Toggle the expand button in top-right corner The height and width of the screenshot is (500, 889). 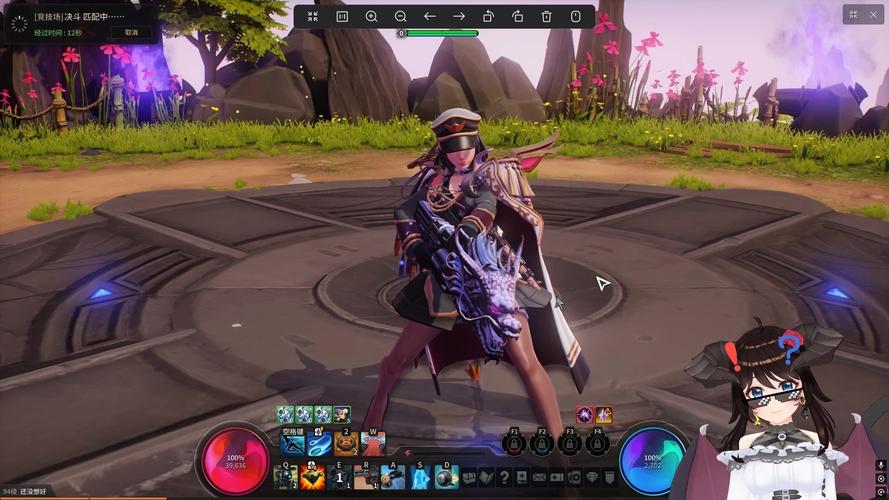853,14
